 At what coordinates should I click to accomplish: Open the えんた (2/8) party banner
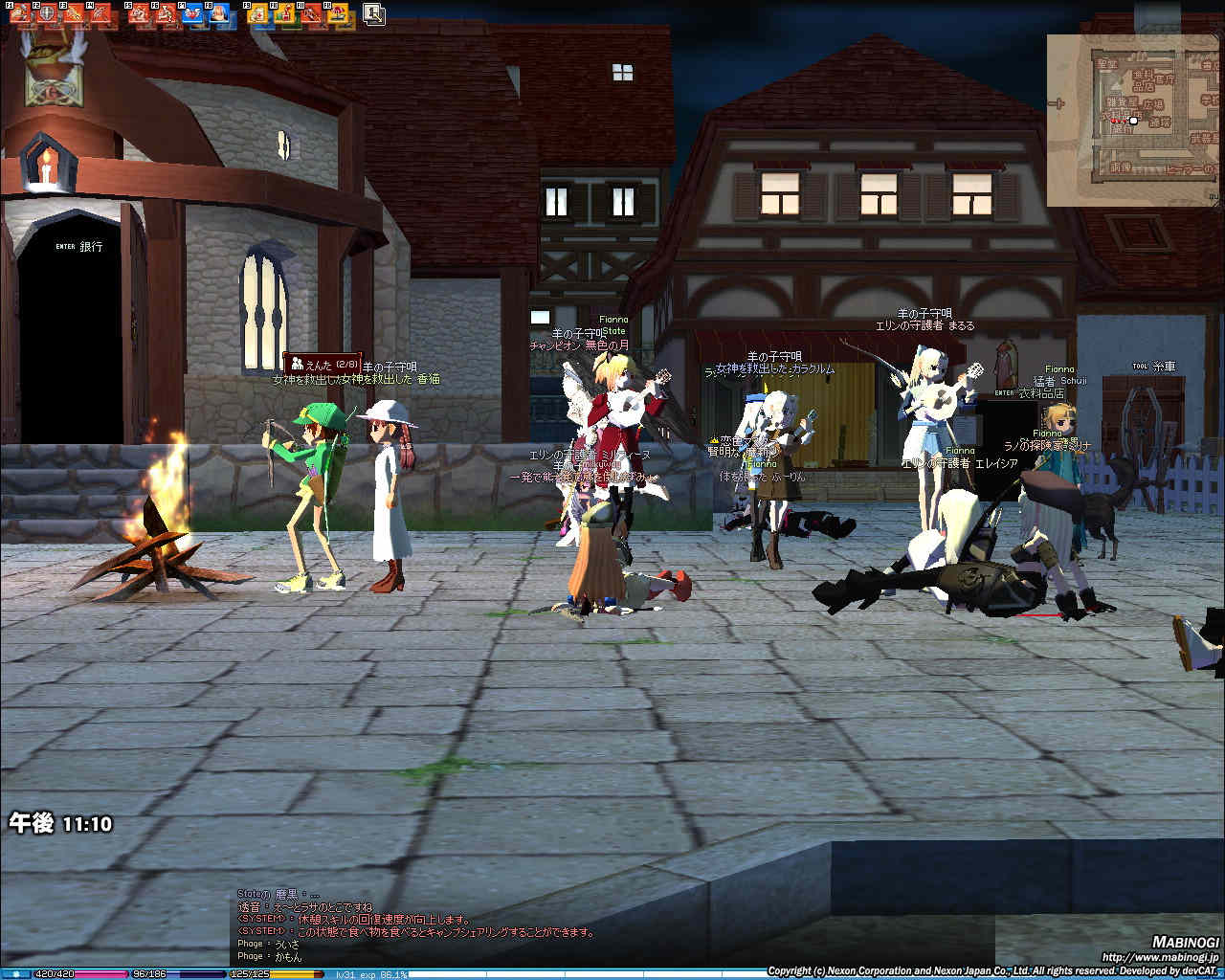pos(323,364)
